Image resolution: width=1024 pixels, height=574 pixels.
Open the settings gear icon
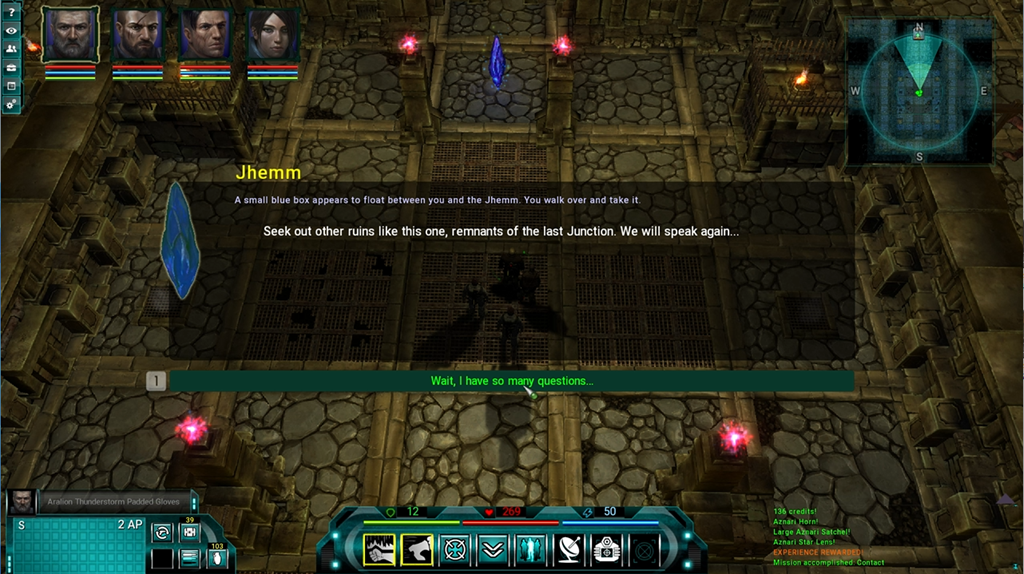tap(11, 104)
